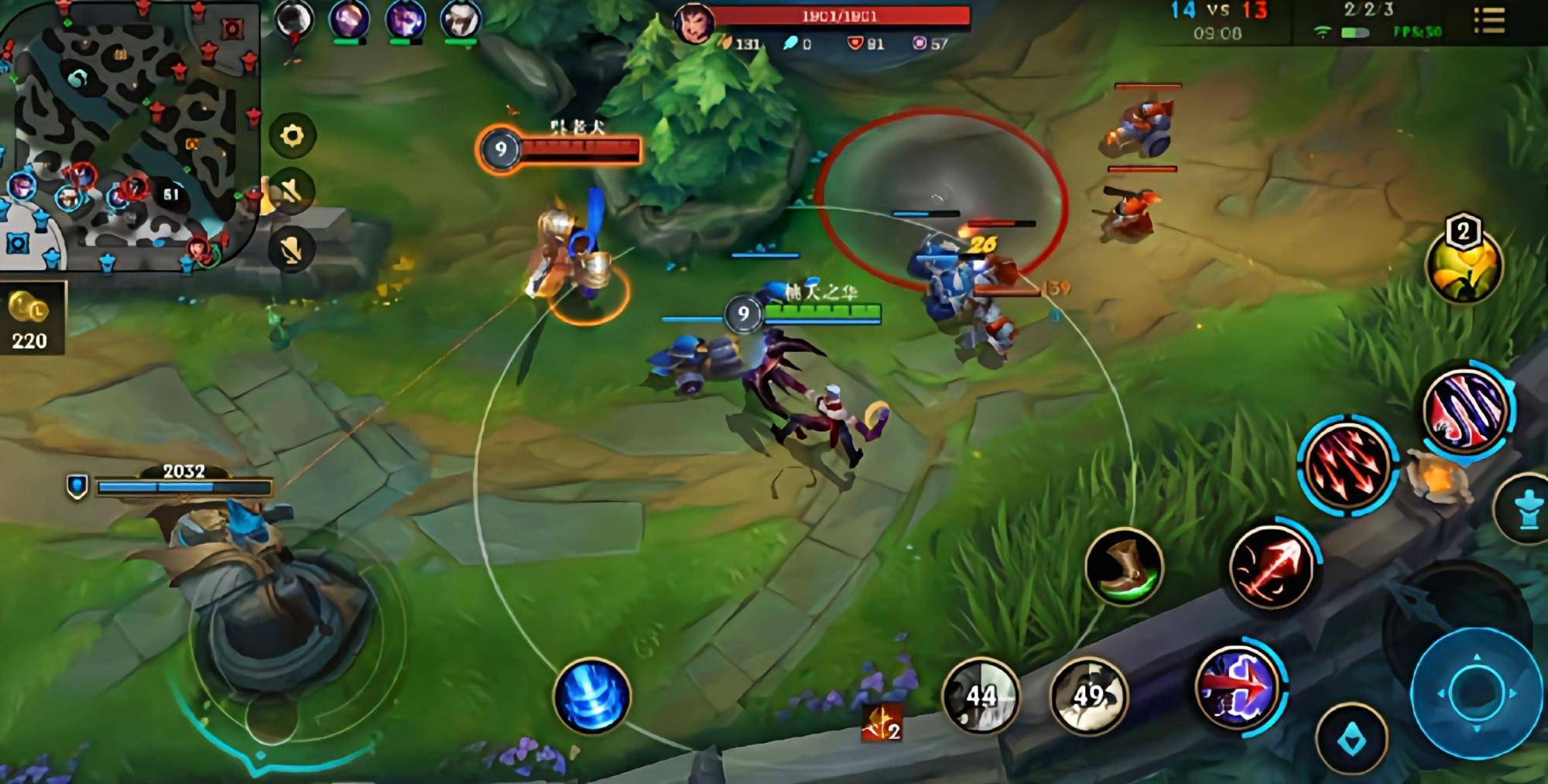Open the minimap in the corner
This screenshot has width=1548, height=784.
click(x=128, y=135)
